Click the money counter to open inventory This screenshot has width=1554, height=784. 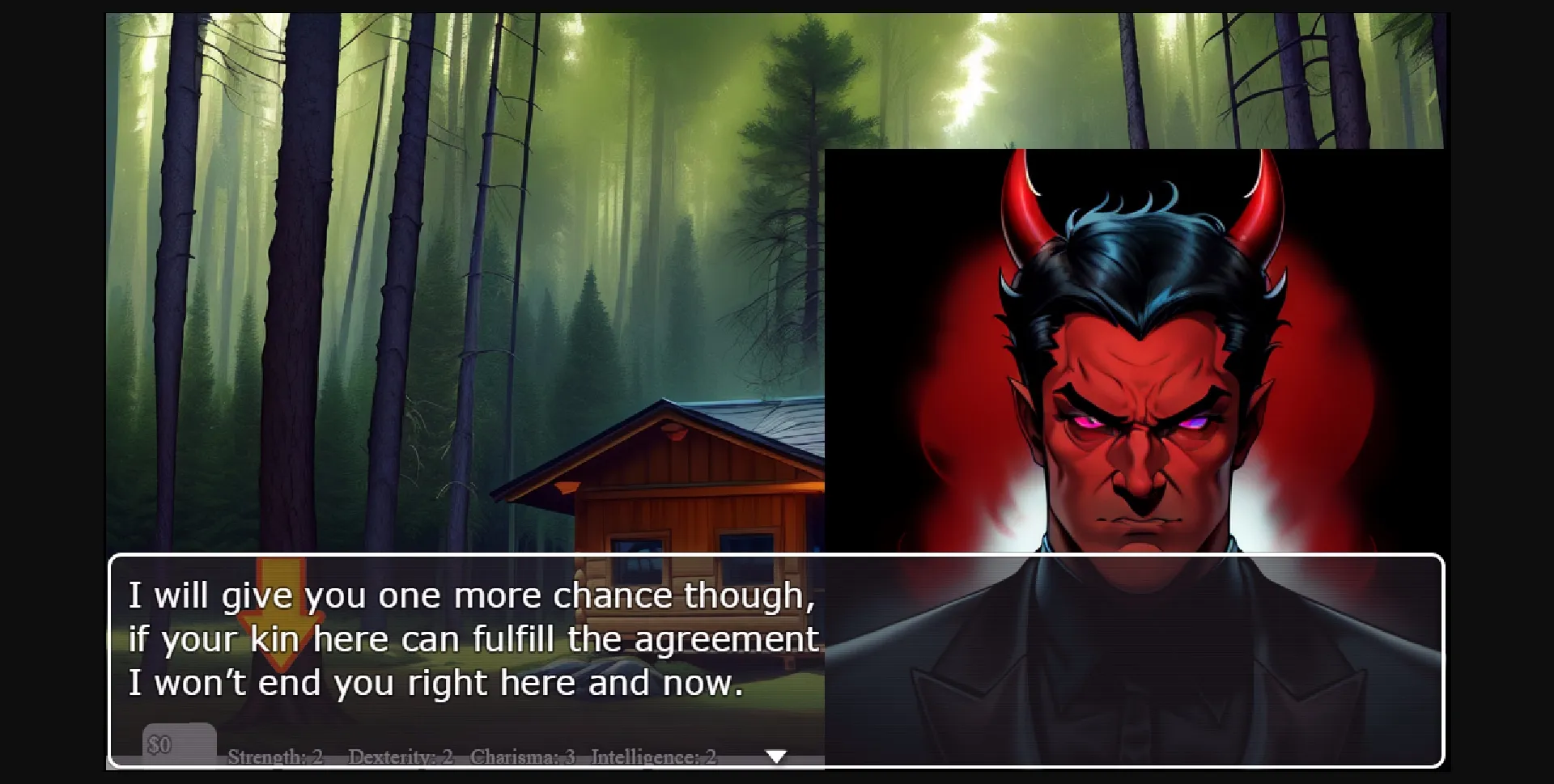click(164, 744)
